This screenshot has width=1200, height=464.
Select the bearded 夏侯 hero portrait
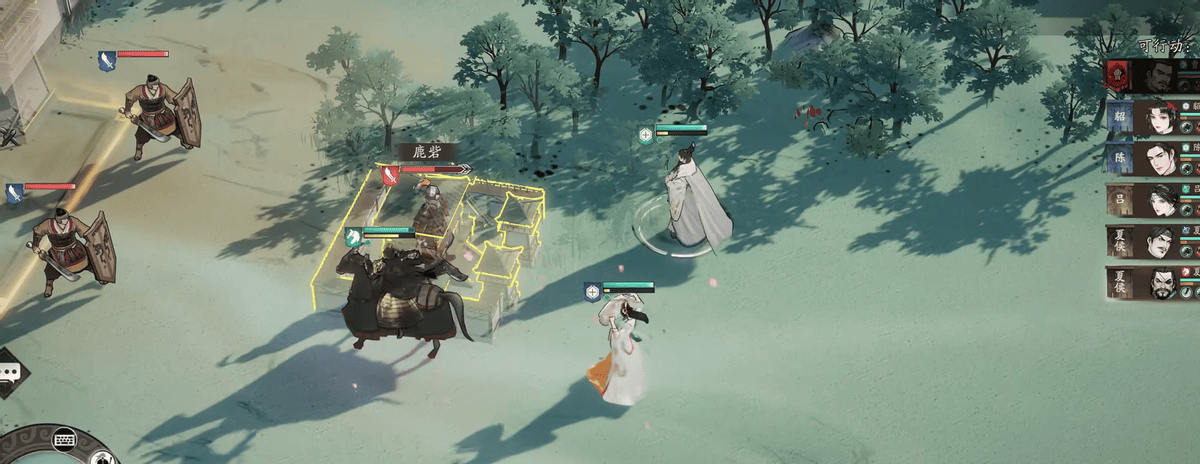point(1150,283)
